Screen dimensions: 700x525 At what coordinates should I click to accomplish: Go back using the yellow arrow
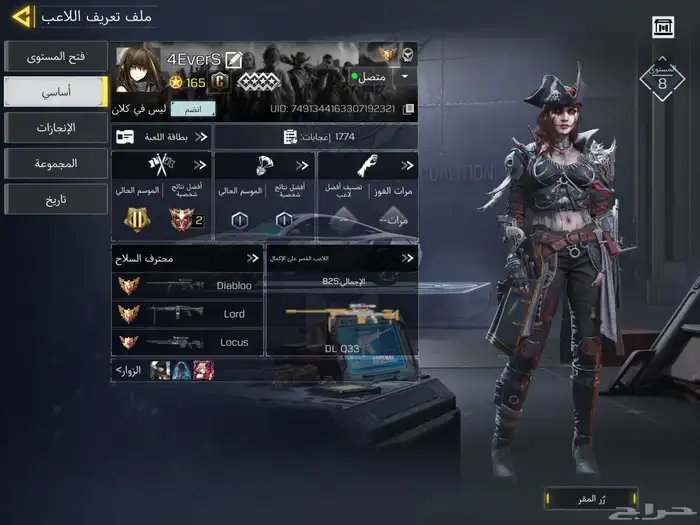pyautogui.click(x=19, y=17)
